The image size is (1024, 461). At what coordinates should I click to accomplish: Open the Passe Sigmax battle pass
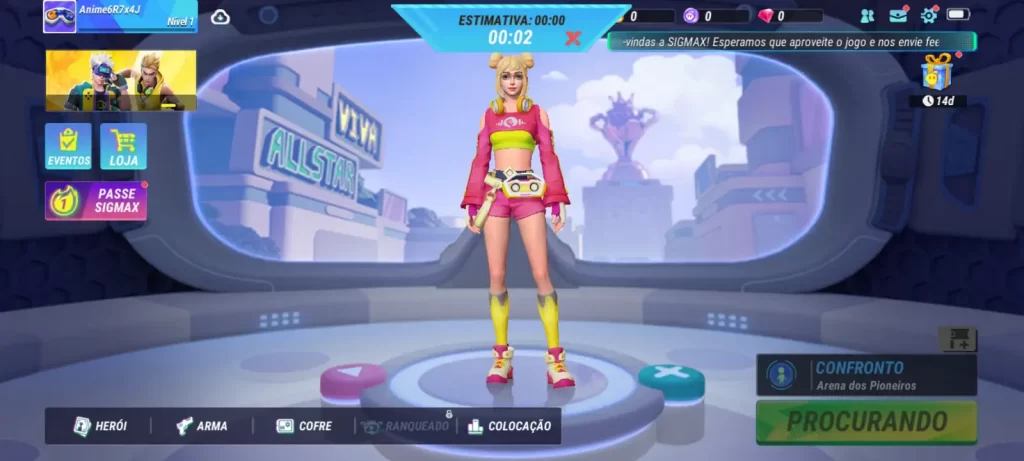tap(96, 200)
